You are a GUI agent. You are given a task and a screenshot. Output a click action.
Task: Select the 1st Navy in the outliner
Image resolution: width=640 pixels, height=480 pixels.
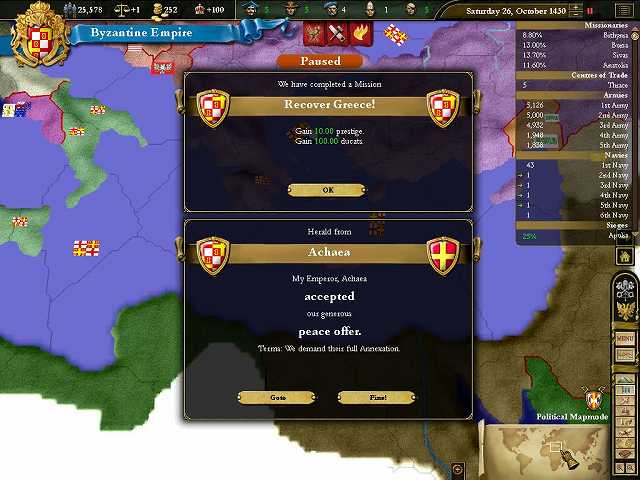point(600,166)
